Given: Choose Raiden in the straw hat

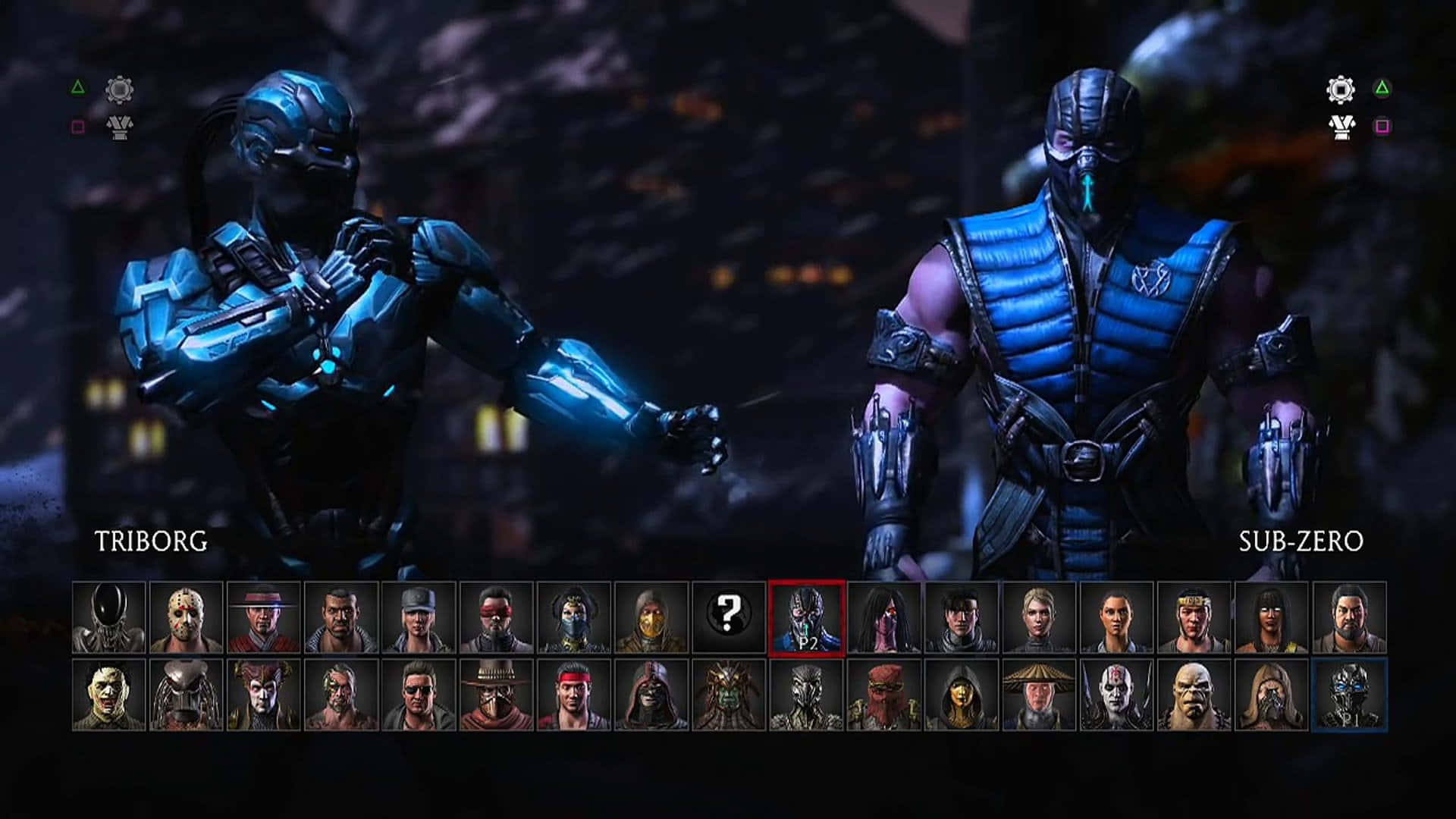Looking at the screenshot, I should [1039, 695].
